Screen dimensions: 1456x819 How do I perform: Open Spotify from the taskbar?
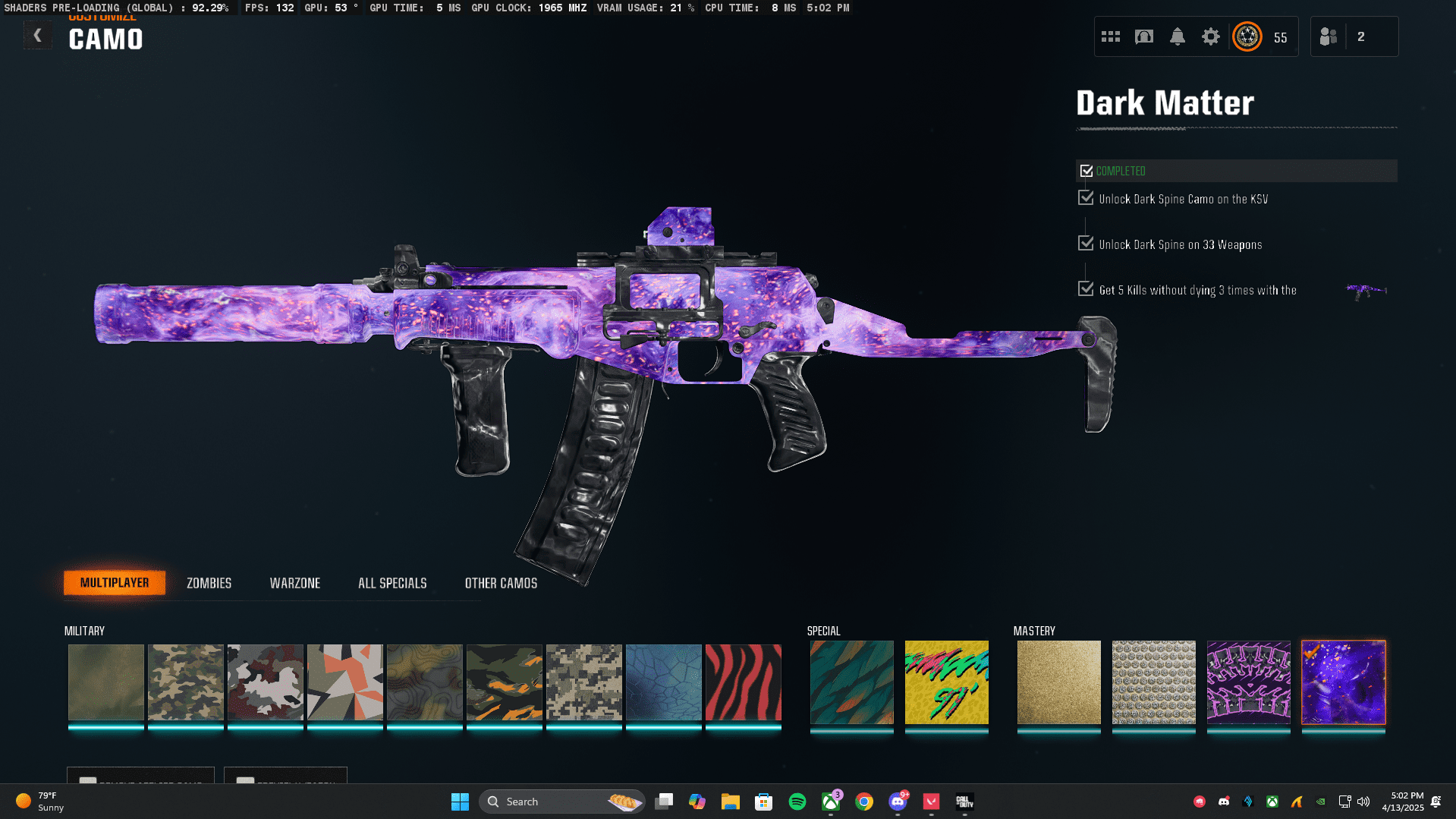tap(797, 802)
